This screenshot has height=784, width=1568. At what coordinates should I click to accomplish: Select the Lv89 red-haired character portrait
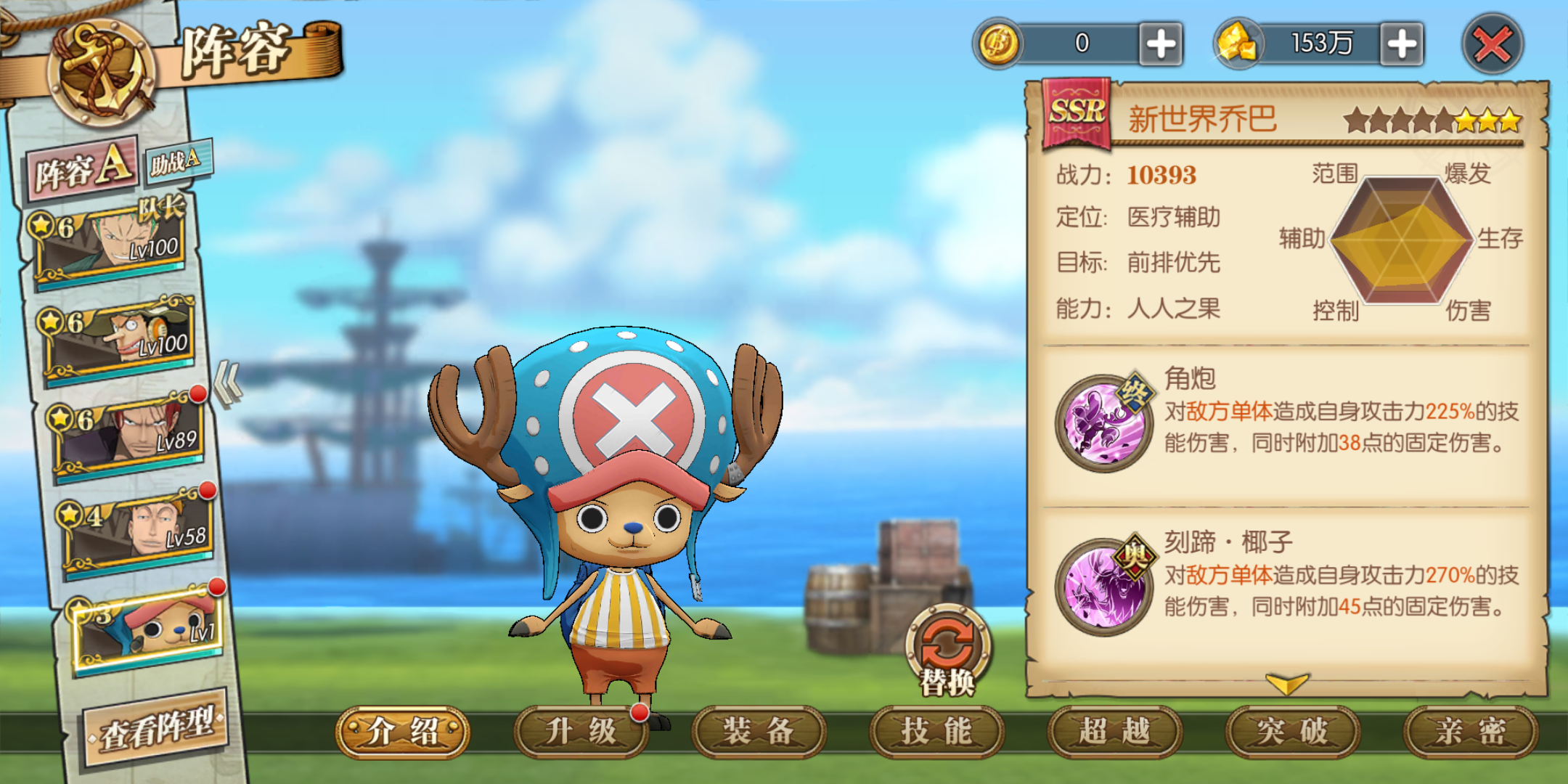pyautogui.click(x=123, y=432)
